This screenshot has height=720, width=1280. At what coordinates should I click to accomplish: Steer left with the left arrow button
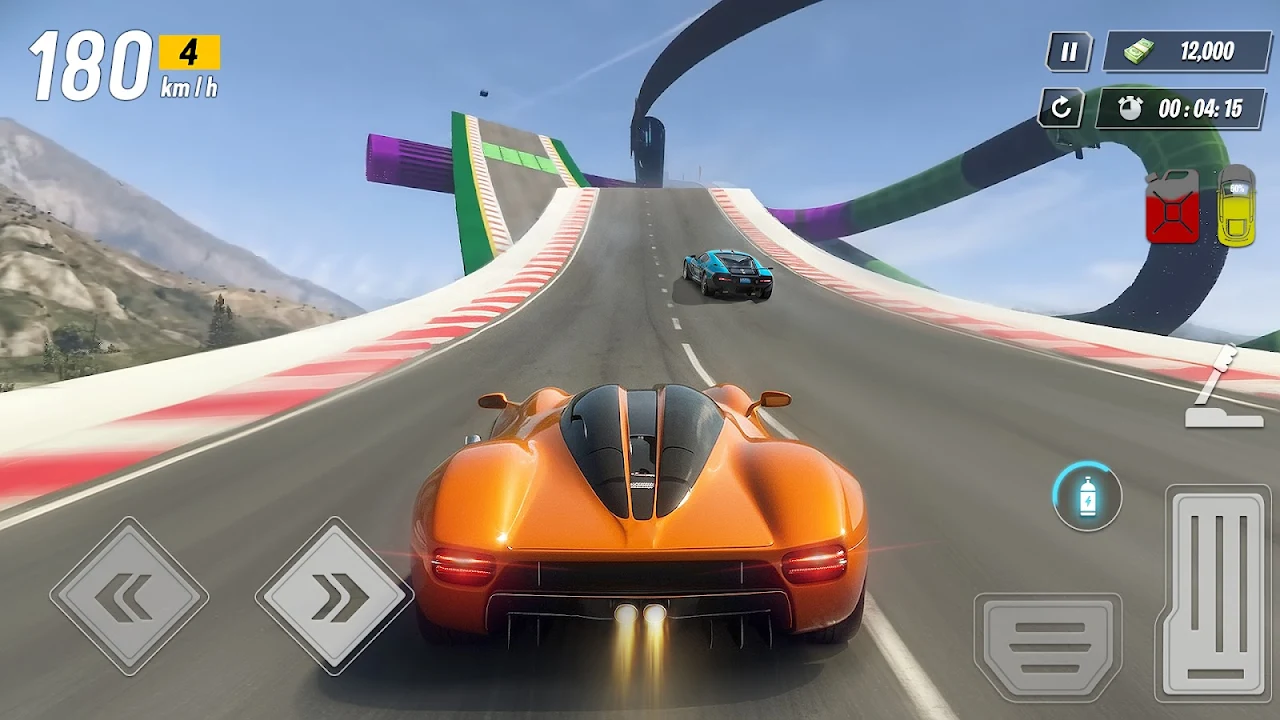pyautogui.click(x=129, y=597)
